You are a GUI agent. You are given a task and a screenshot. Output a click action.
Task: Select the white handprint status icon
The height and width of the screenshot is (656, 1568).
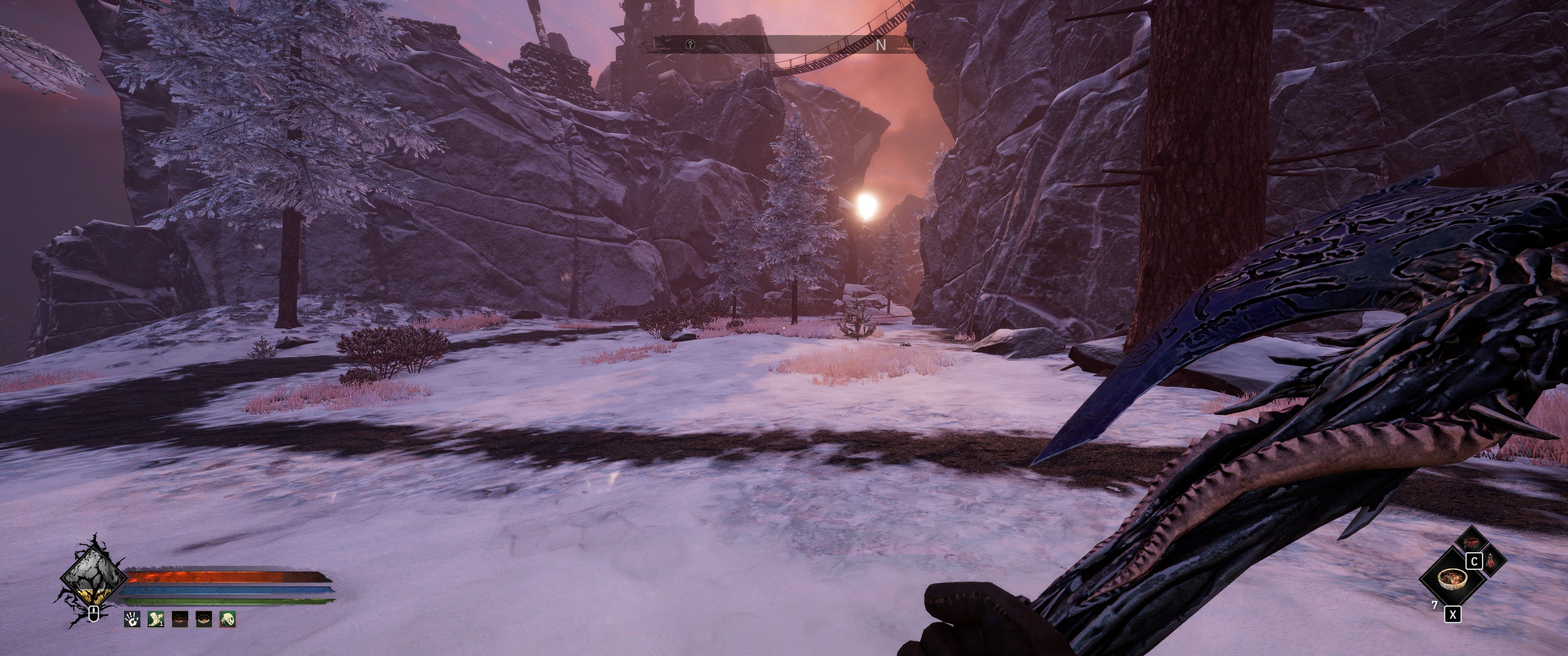[x=132, y=620]
